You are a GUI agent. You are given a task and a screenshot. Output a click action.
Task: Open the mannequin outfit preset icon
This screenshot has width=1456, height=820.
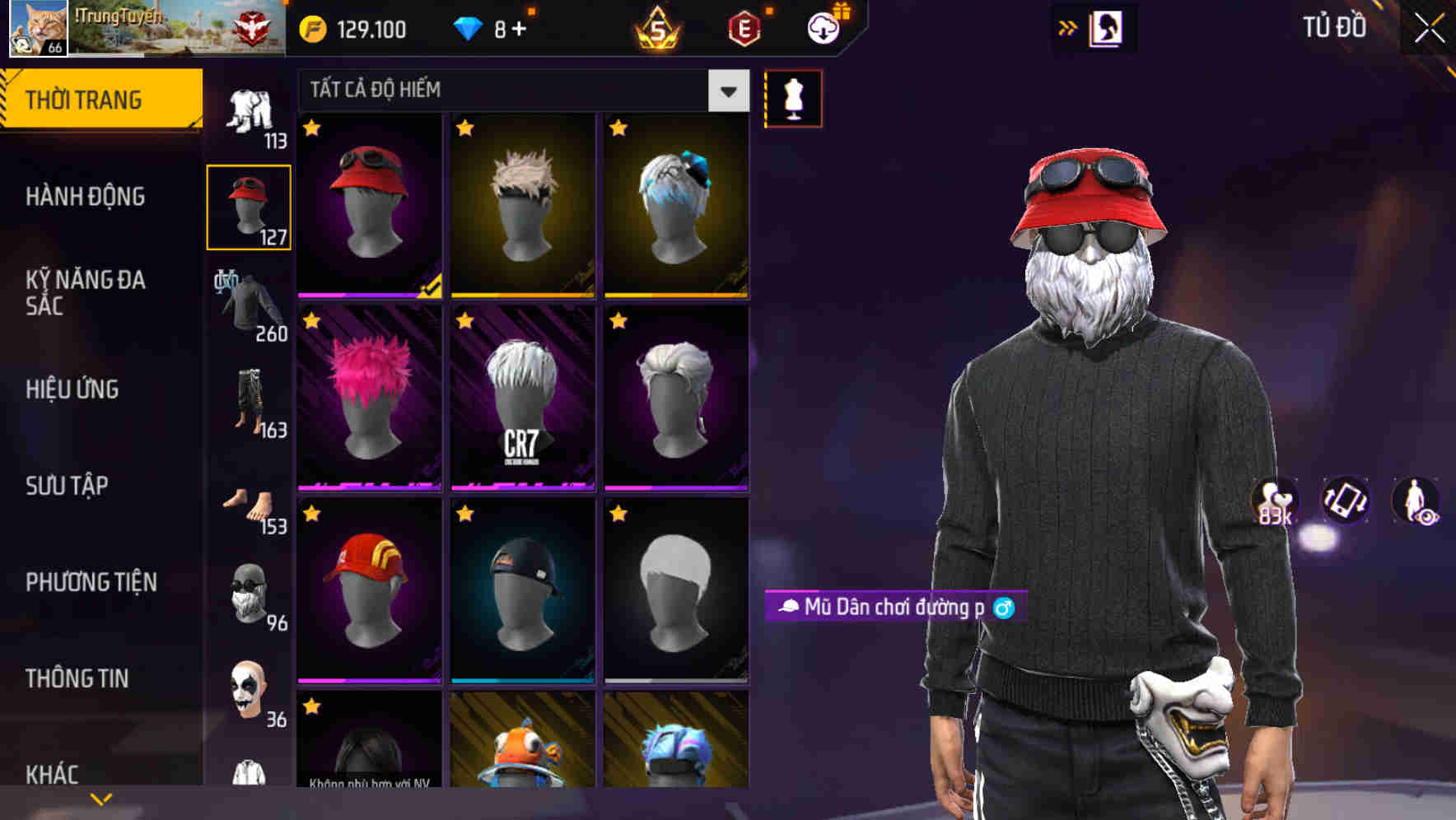(793, 97)
